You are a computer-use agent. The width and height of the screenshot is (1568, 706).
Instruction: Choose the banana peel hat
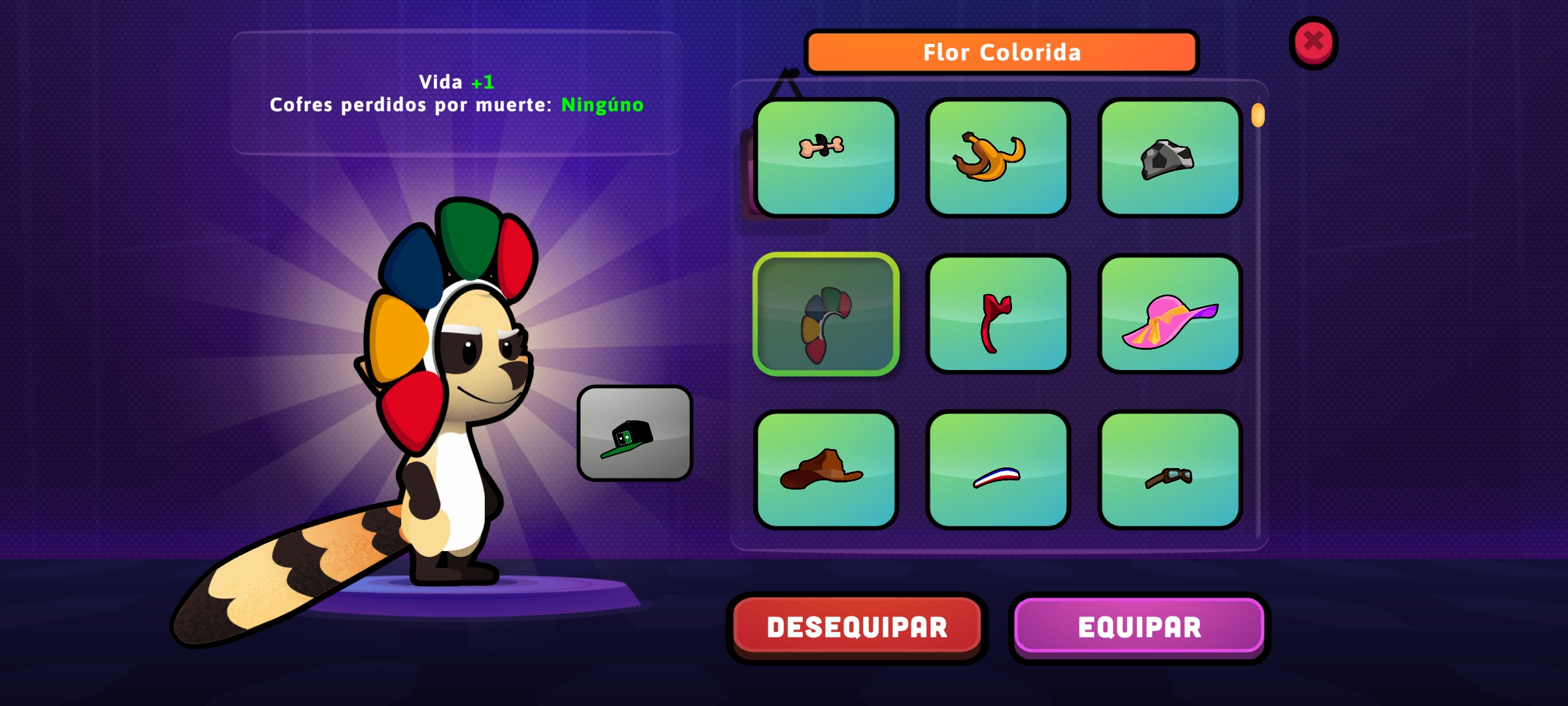point(998,158)
